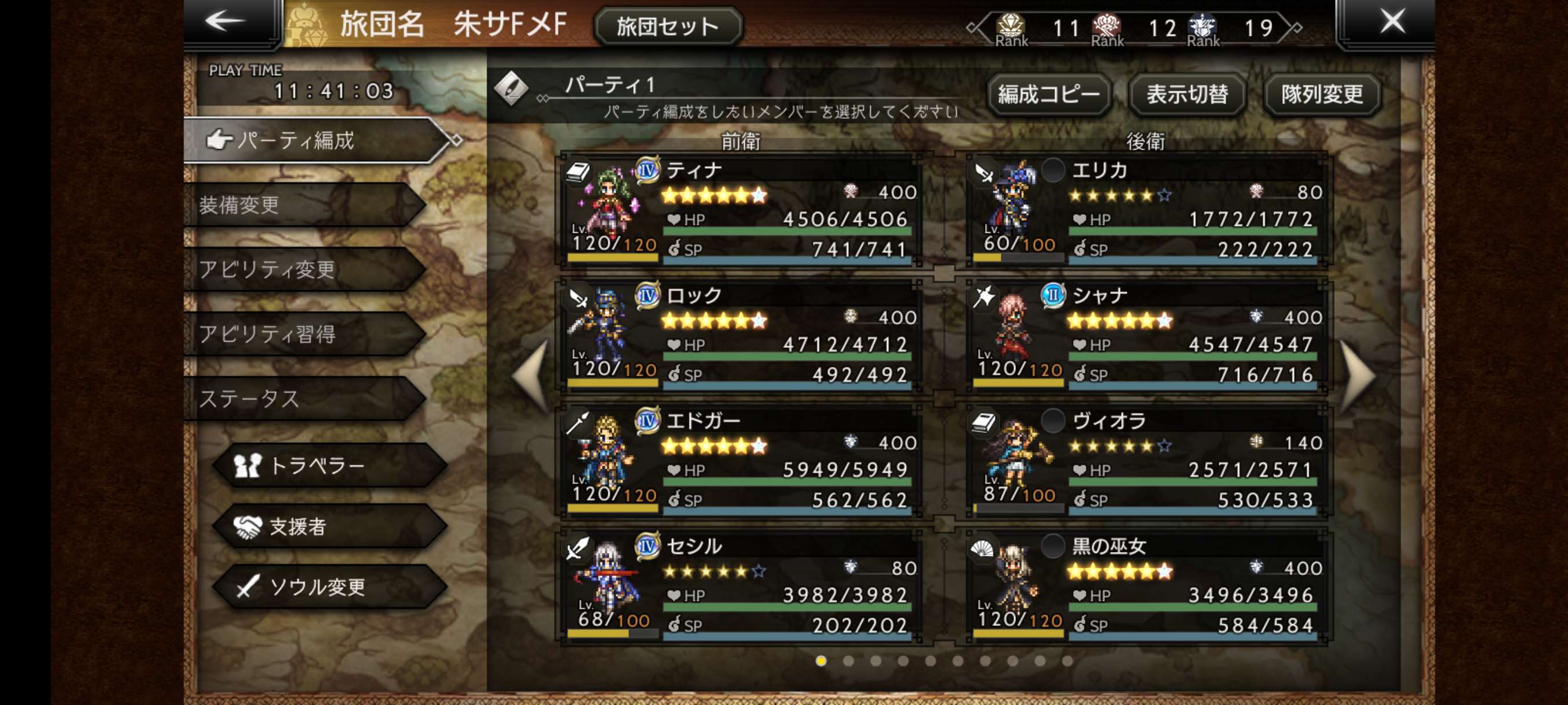
Task: Open the トラベラー button
Action: click(329, 465)
